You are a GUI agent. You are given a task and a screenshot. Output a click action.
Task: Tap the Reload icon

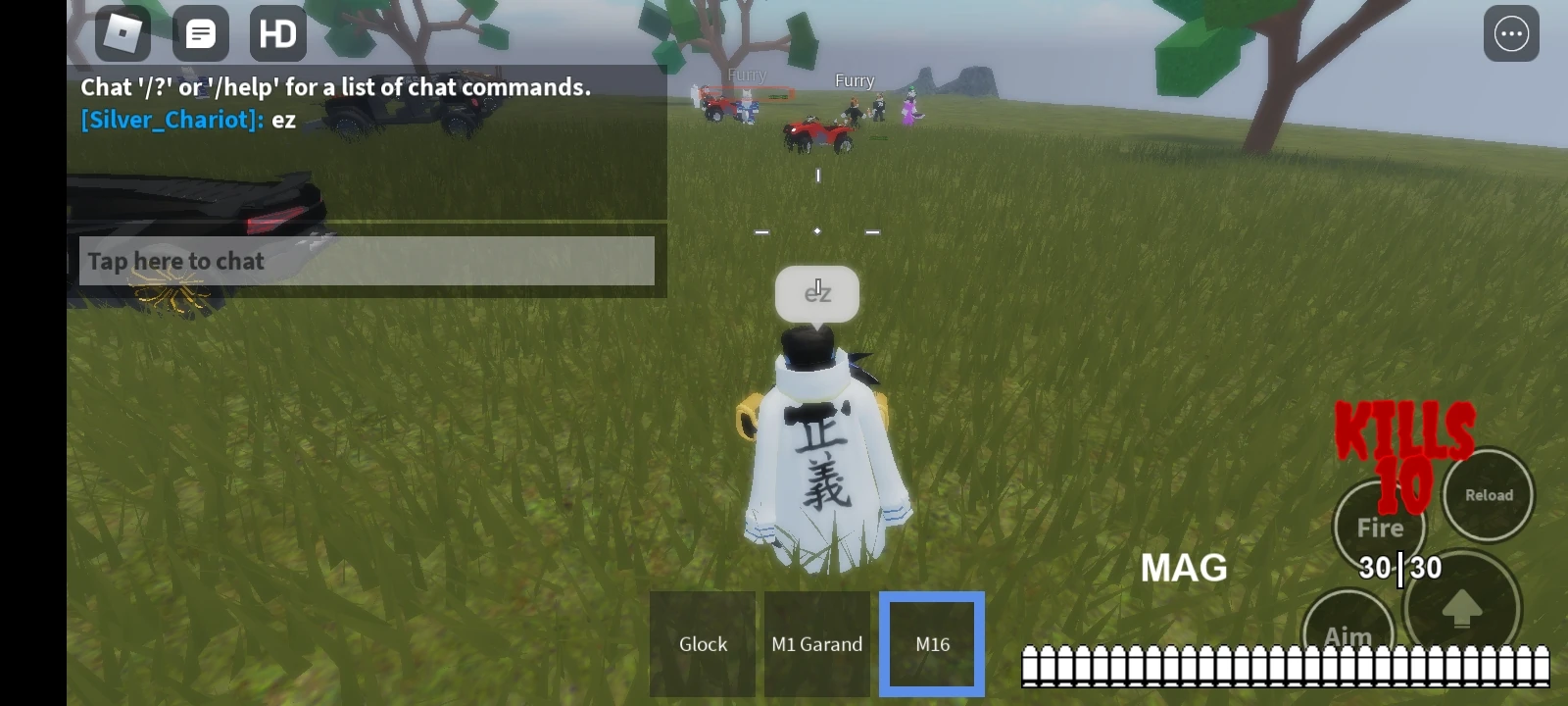click(1488, 495)
